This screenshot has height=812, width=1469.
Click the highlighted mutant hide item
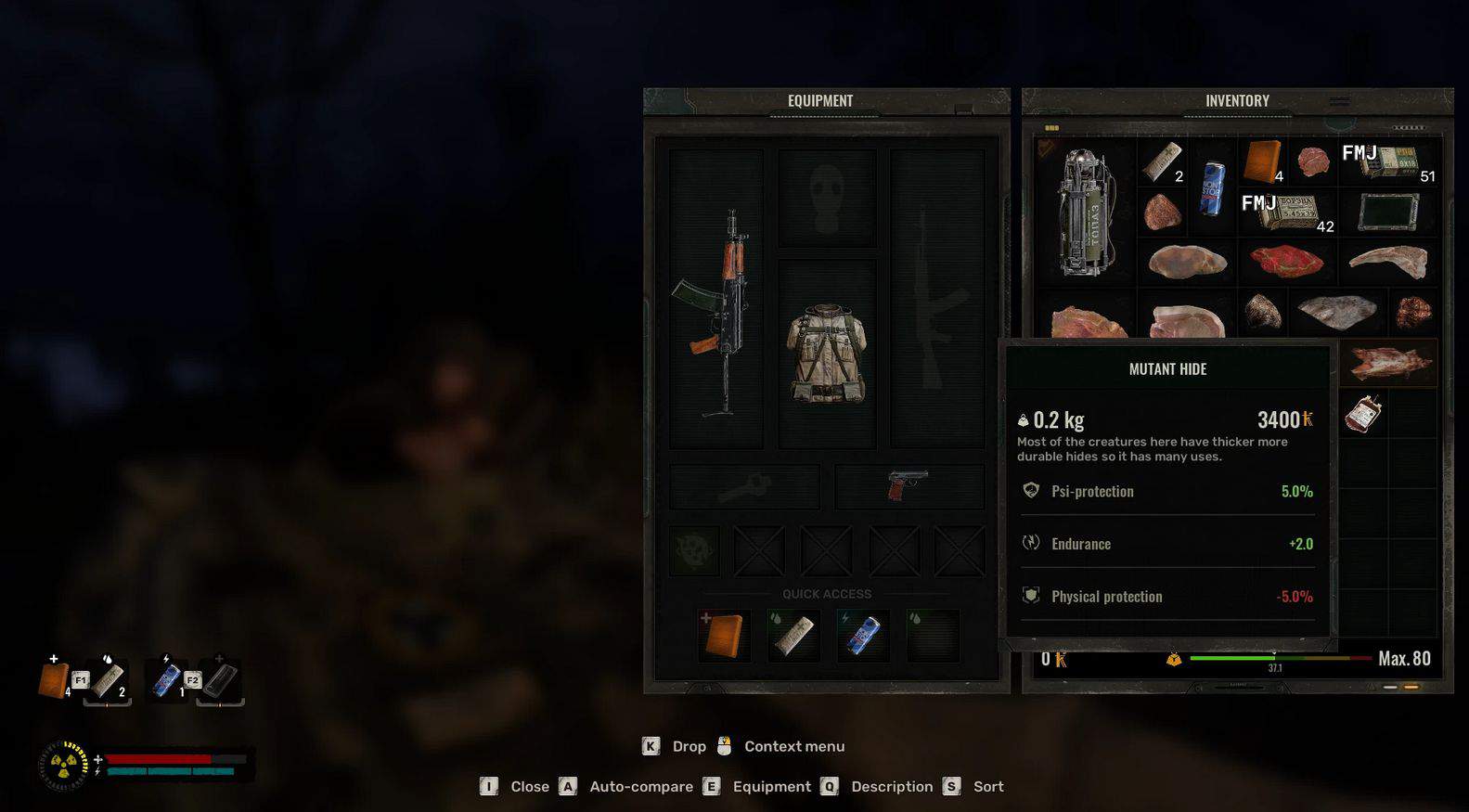(x=1388, y=363)
